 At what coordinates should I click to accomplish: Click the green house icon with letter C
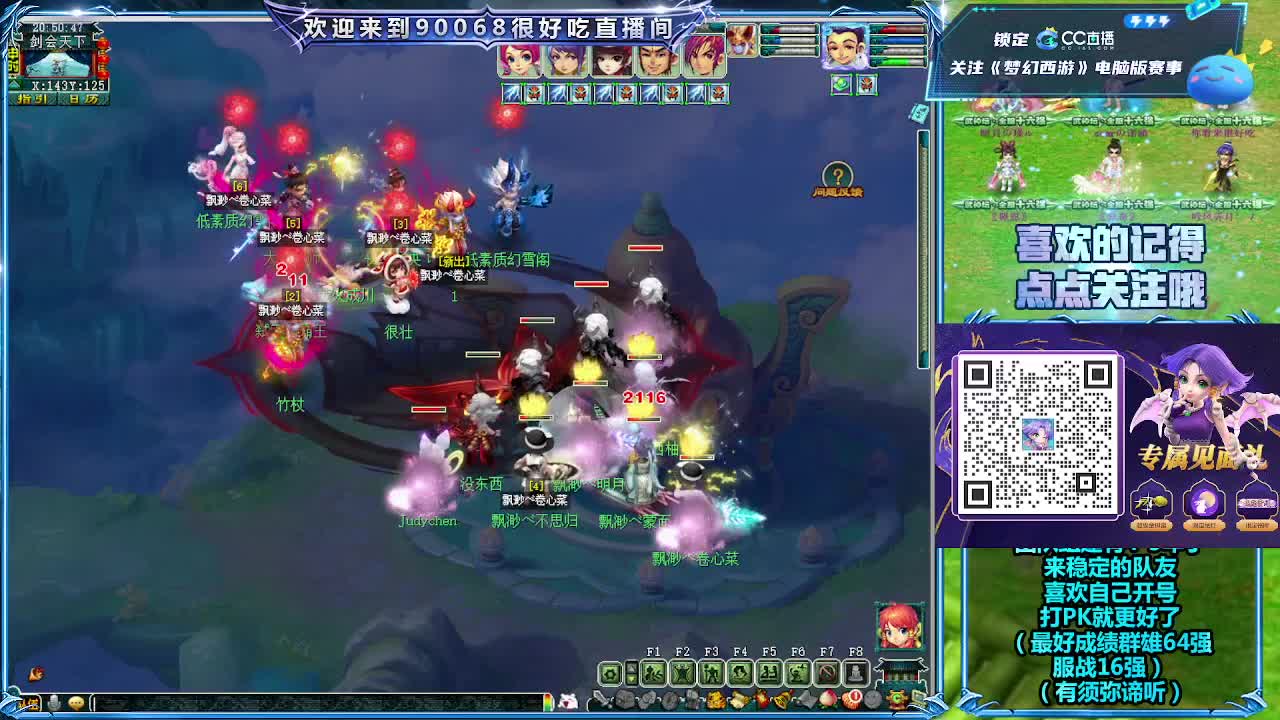coord(895,698)
